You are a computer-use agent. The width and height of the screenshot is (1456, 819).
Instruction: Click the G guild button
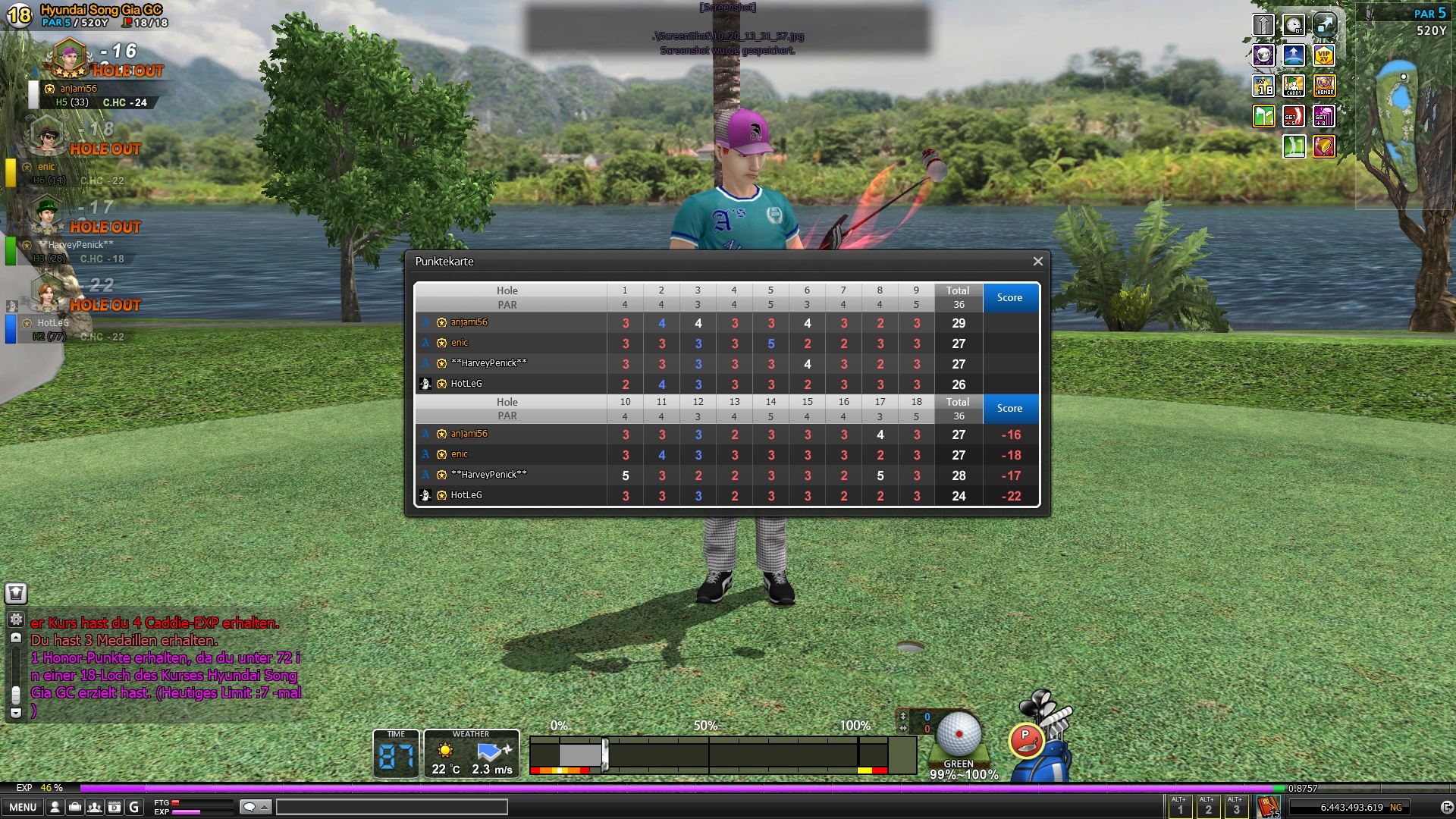point(134,807)
